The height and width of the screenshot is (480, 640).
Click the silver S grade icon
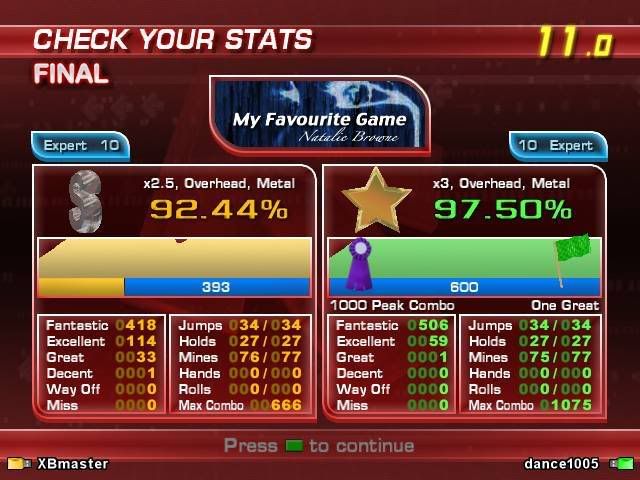click(x=87, y=201)
